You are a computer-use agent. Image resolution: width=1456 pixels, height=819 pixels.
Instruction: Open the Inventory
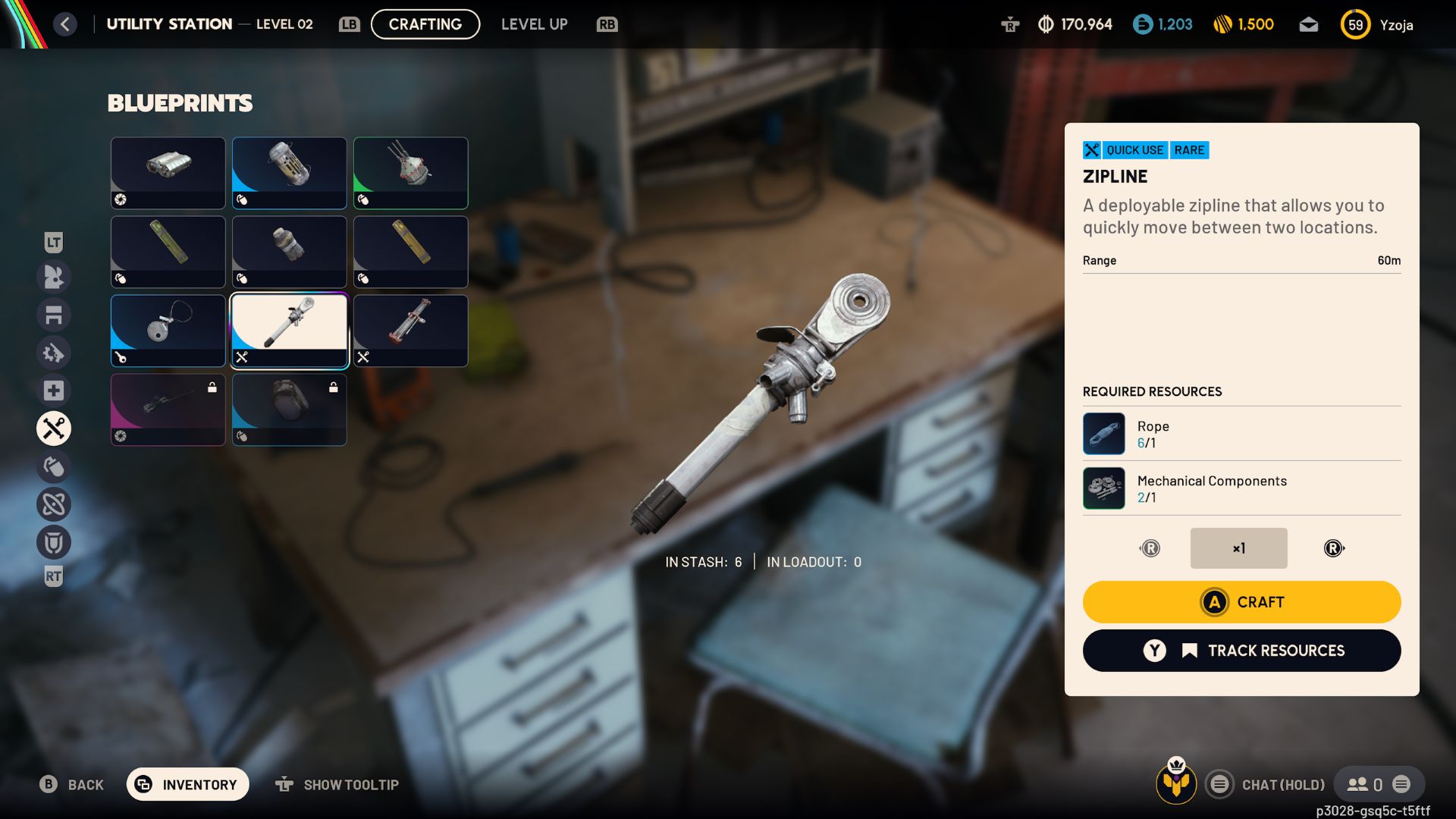187,784
